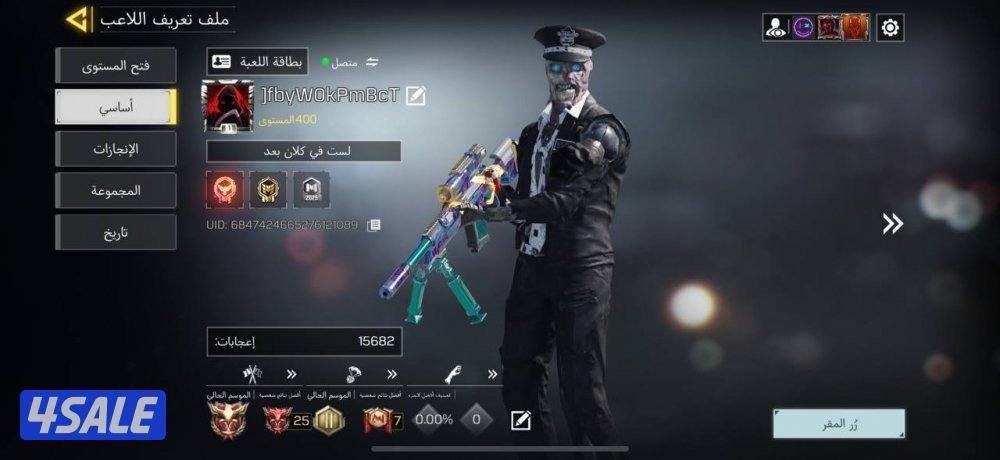
Task: Show the تاريخ tab
Action: click(115, 232)
